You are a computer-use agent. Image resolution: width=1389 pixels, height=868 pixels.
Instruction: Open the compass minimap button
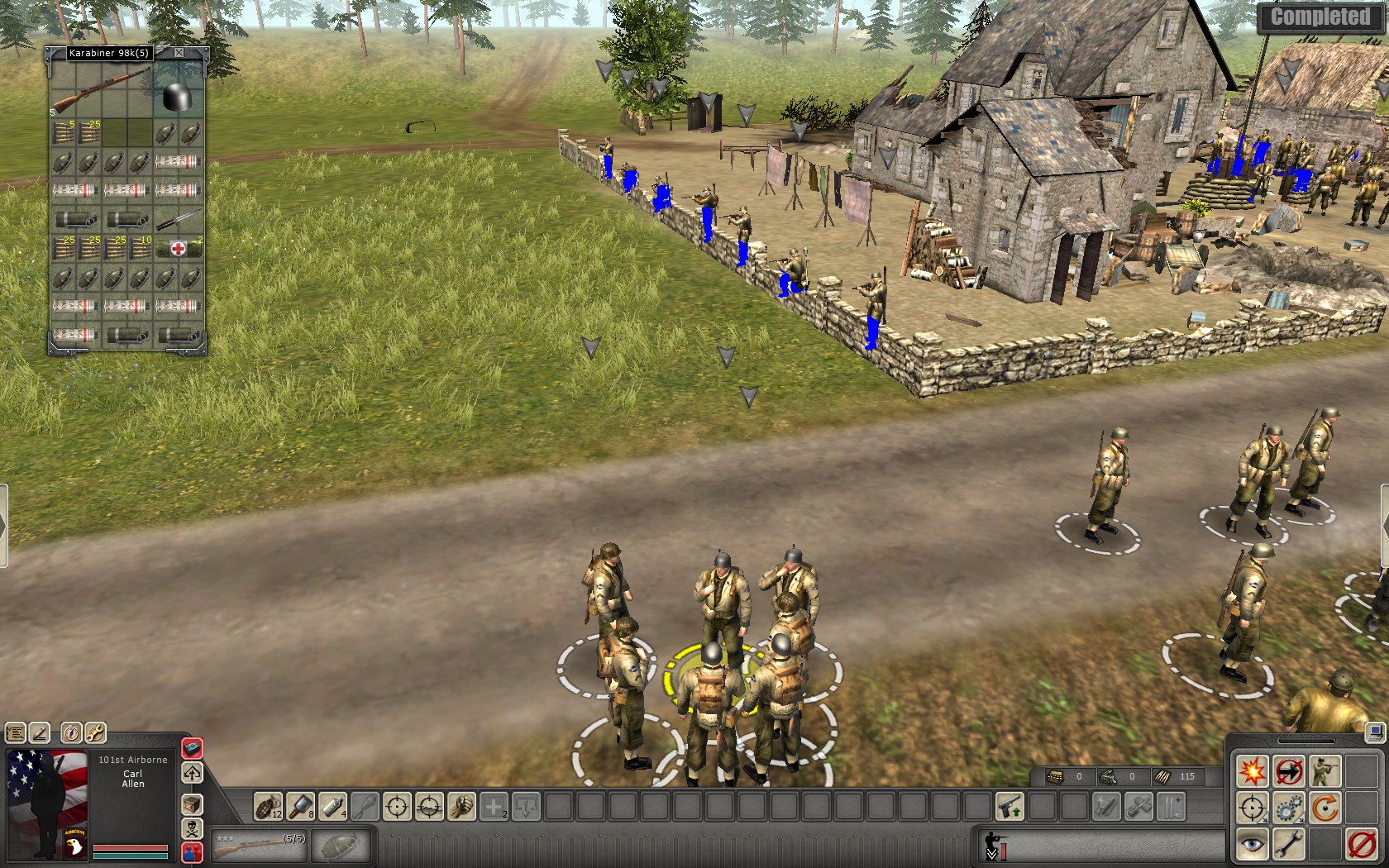pyautogui.click(x=72, y=732)
